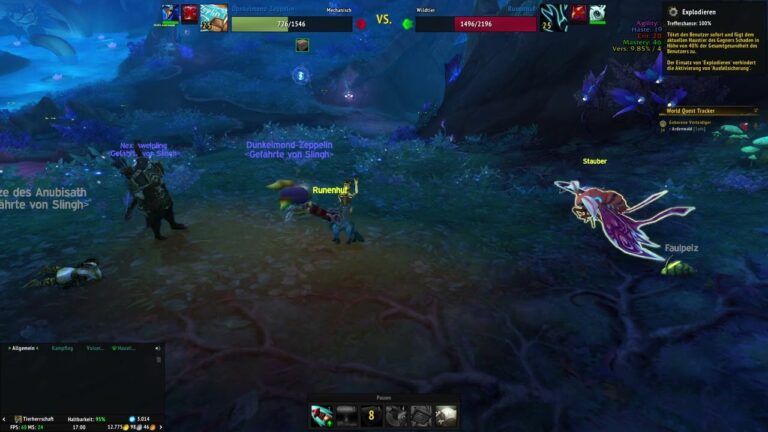The height and width of the screenshot is (432, 768).
Task: Select the enemy active pet portrait
Action: 554,16
